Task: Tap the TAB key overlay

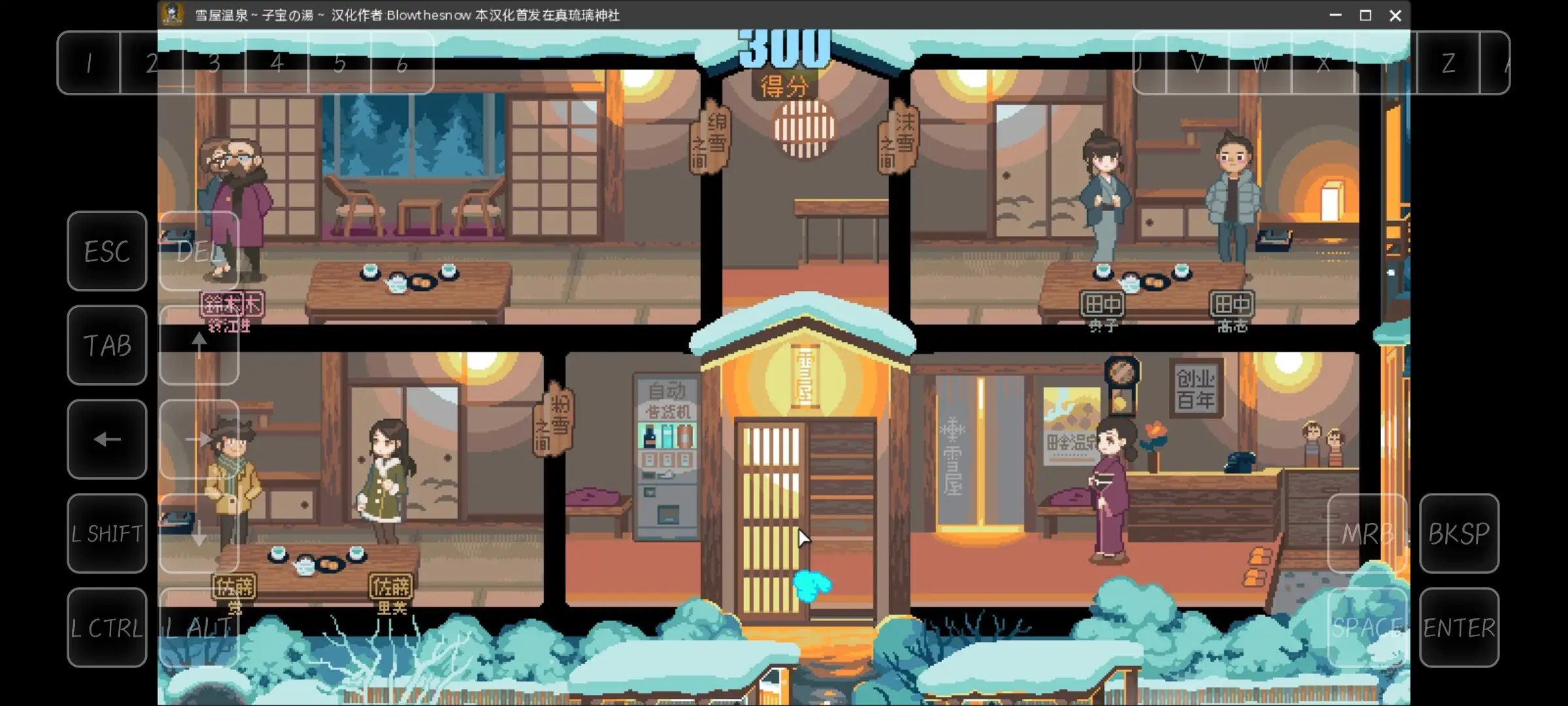Action: point(106,345)
